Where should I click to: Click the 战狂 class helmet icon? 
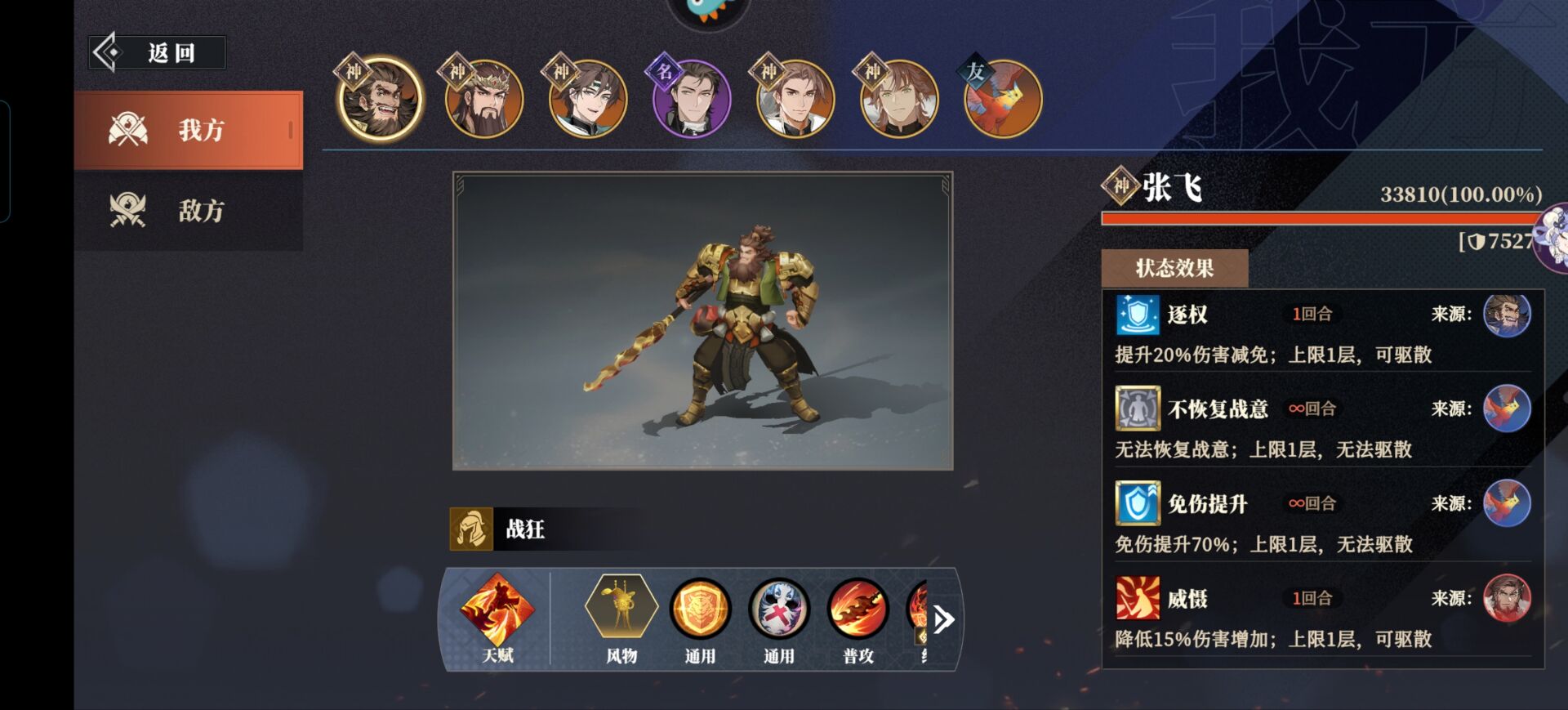click(x=471, y=529)
